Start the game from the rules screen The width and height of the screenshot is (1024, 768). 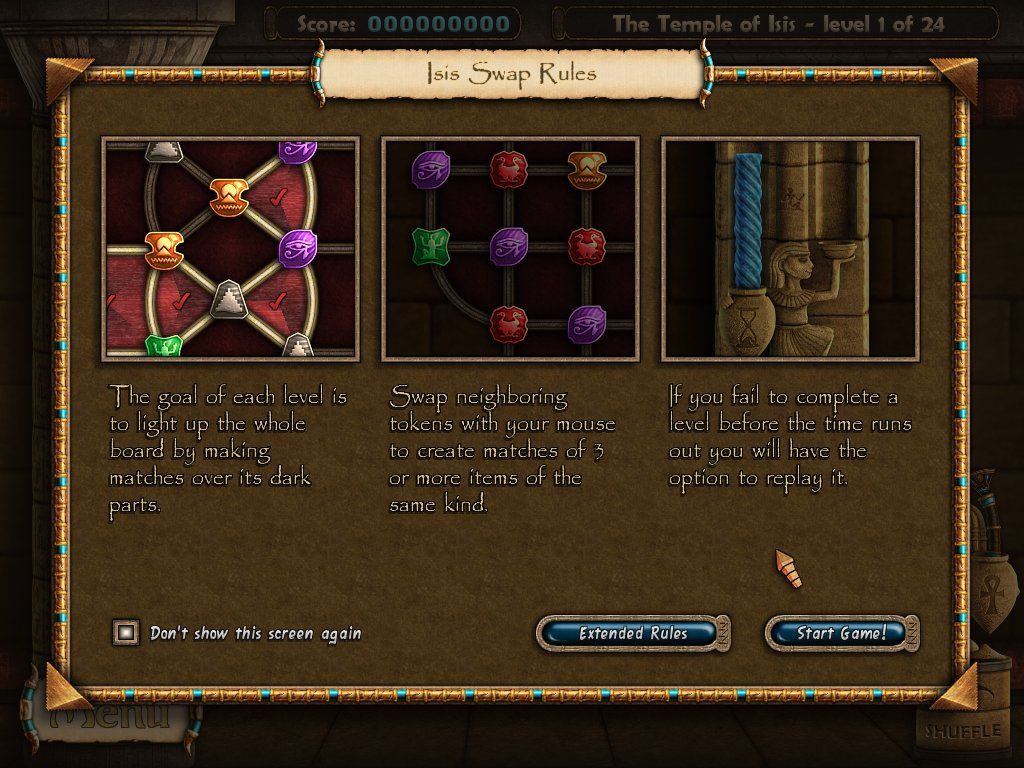pyautogui.click(x=841, y=633)
